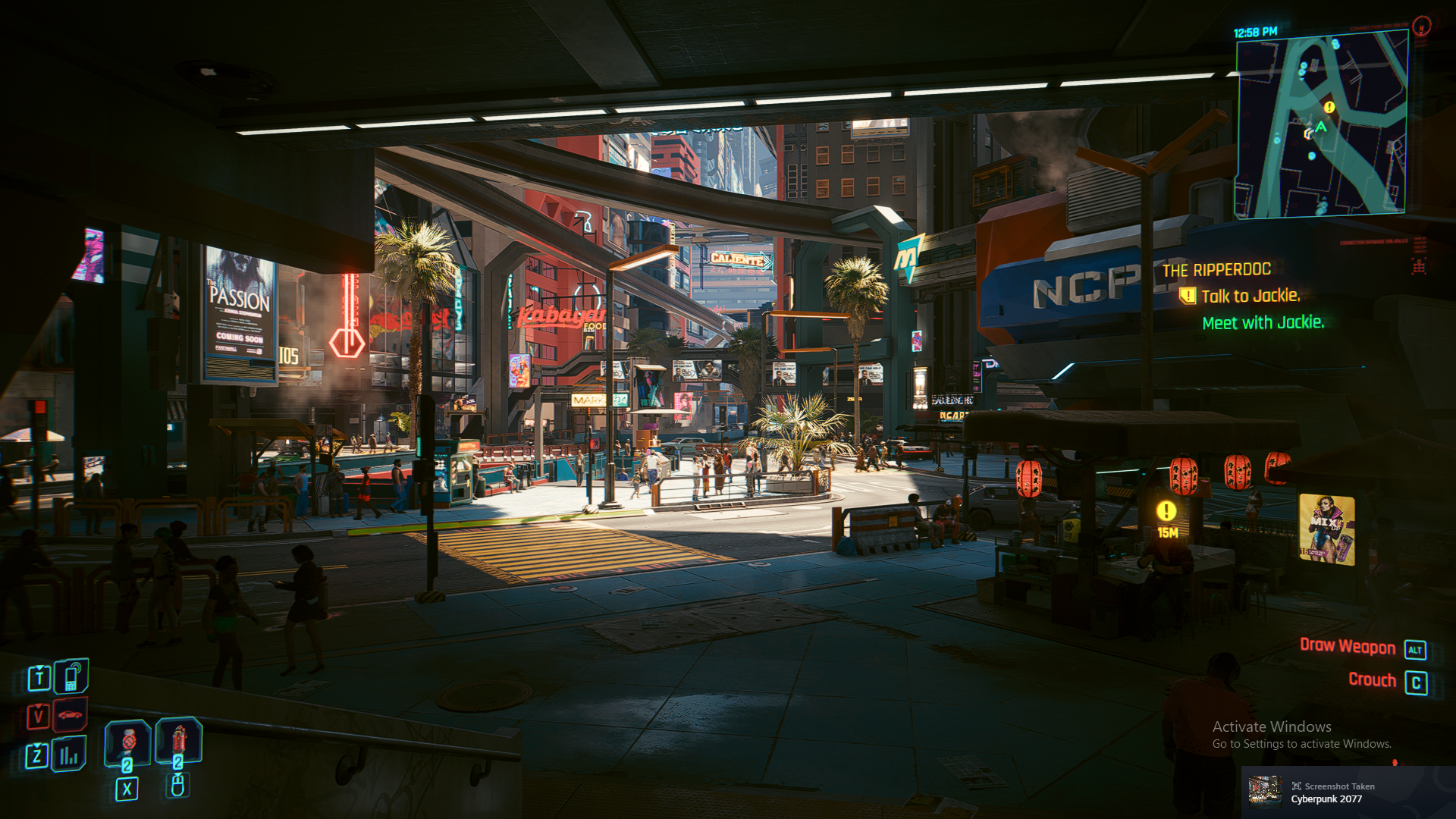Image resolution: width=1456 pixels, height=819 pixels.
Task: Click the red compass icon above the minimap
Action: click(1422, 27)
